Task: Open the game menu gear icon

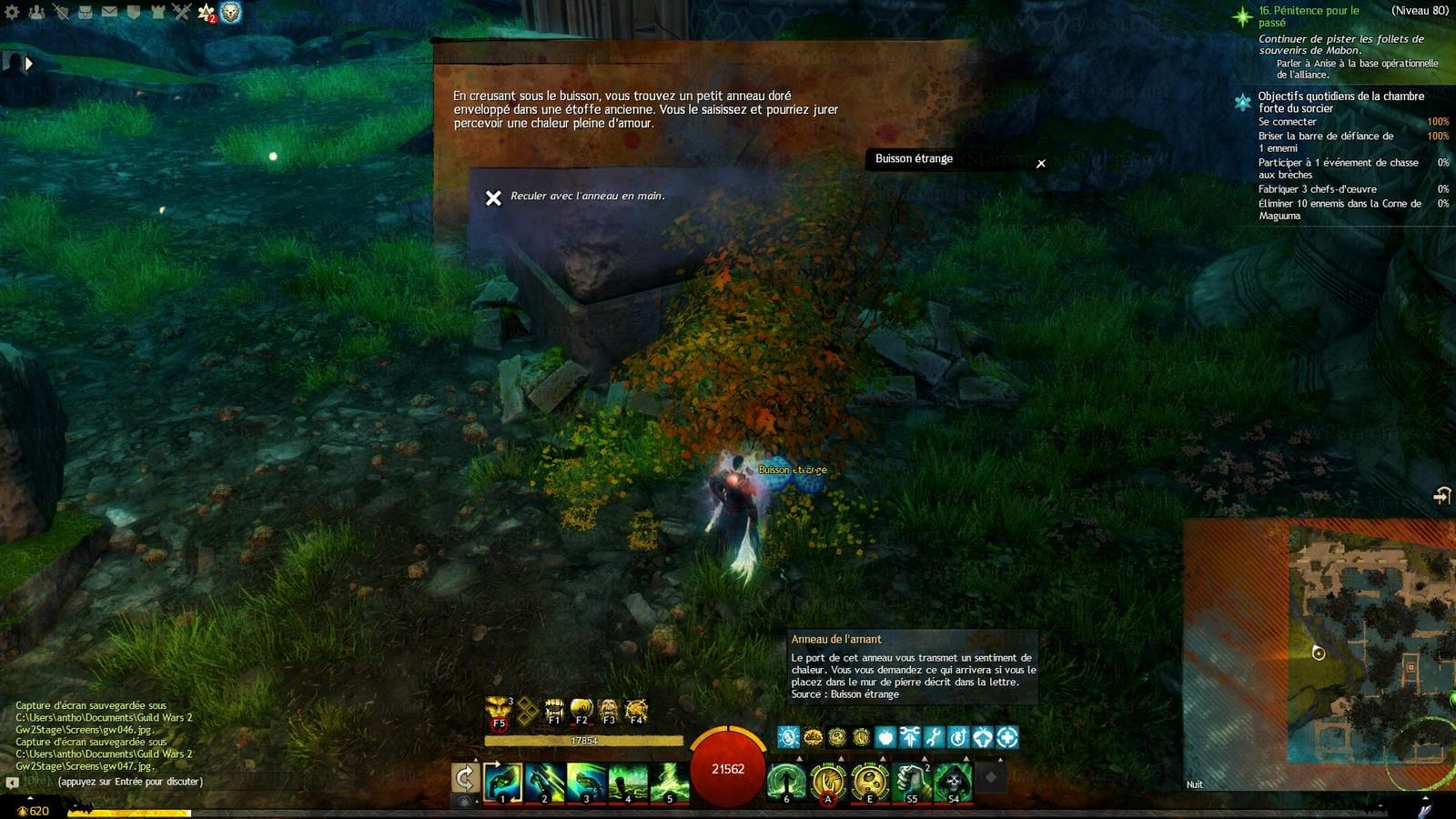Action: coord(13,12)
